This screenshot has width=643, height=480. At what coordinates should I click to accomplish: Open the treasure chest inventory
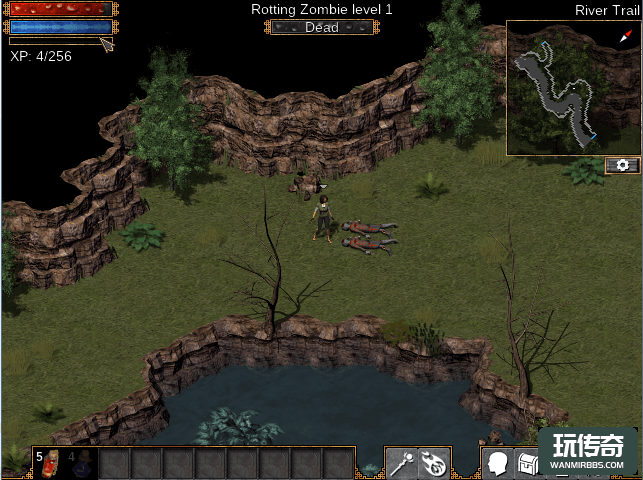pyautogui.click(x=527, y=463)
